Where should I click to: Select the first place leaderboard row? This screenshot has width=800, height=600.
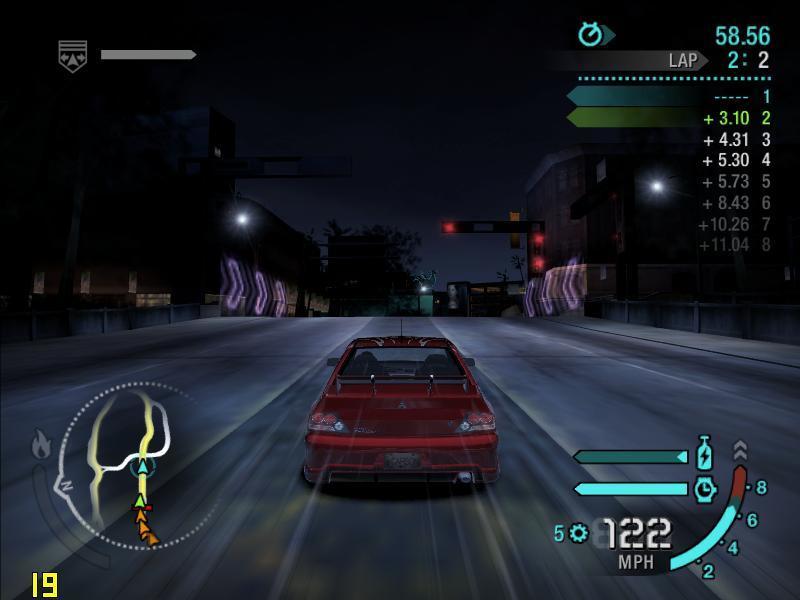pos(670,97)
